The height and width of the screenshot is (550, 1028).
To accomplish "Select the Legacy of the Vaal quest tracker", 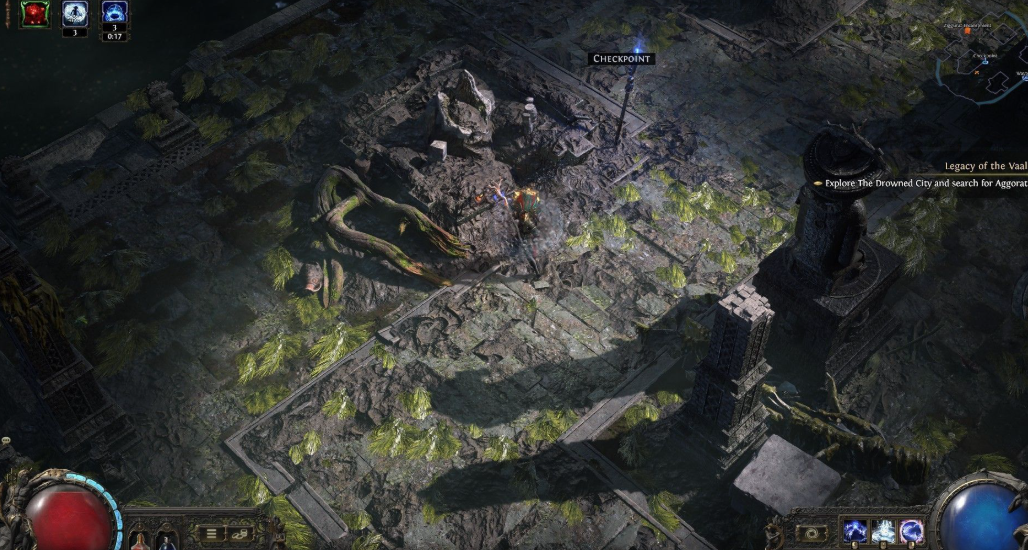I will click(986, 166).
